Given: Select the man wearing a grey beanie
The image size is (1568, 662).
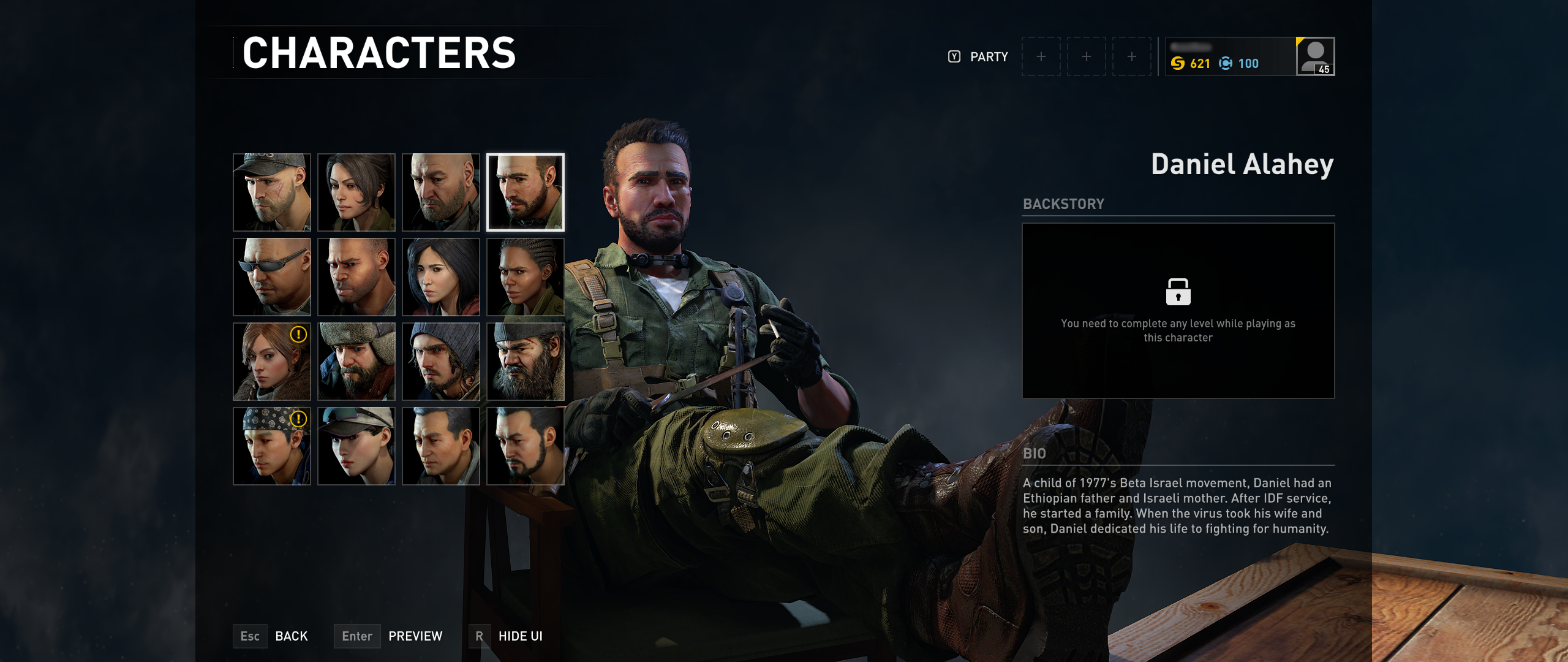Looking at the screenshot, I should tap(441, 362).
